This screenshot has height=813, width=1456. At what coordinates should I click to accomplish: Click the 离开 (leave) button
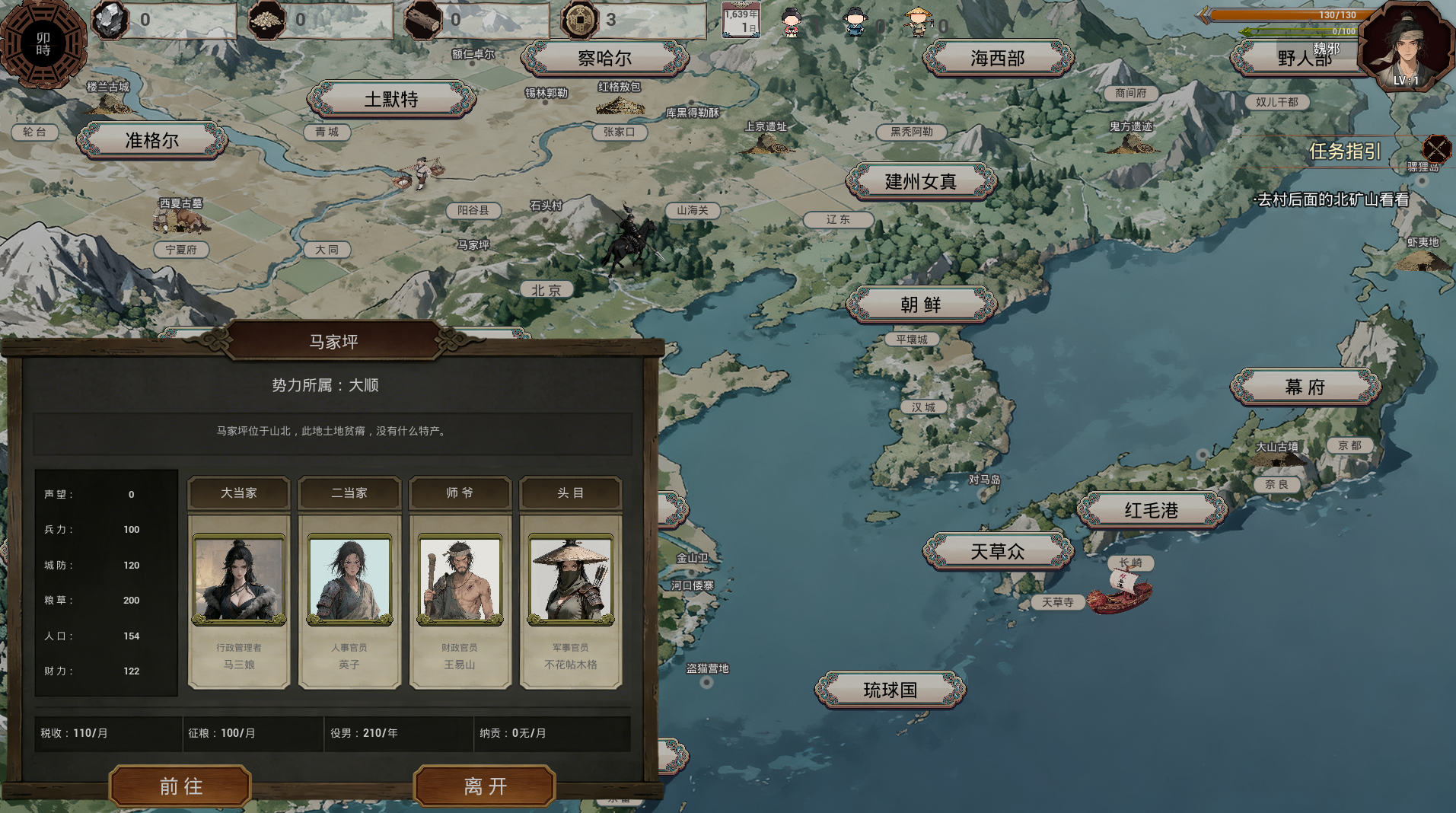click(x=485, y=786)
